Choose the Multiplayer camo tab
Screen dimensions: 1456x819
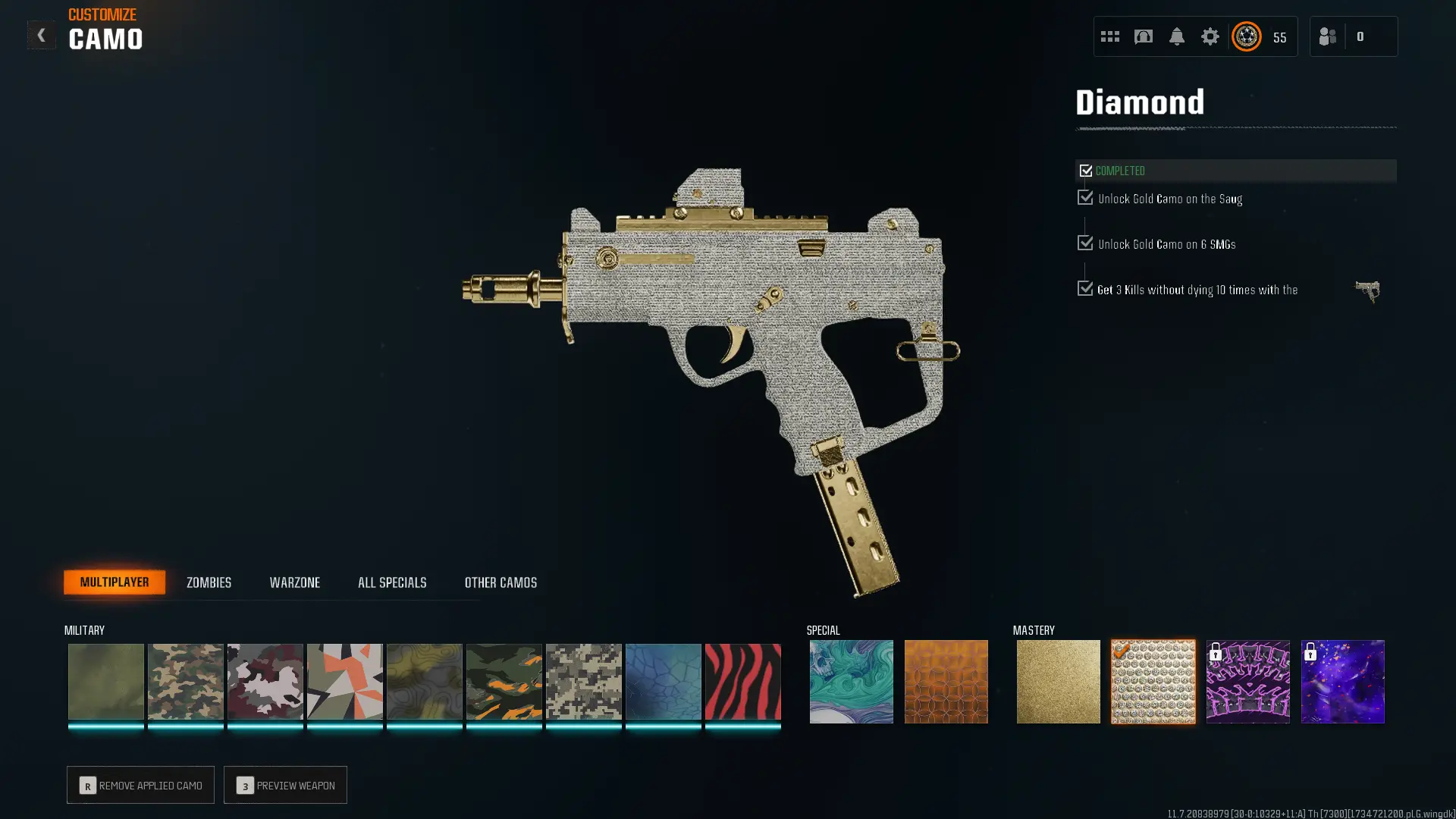pyautogui.click(x=115, y=582)
